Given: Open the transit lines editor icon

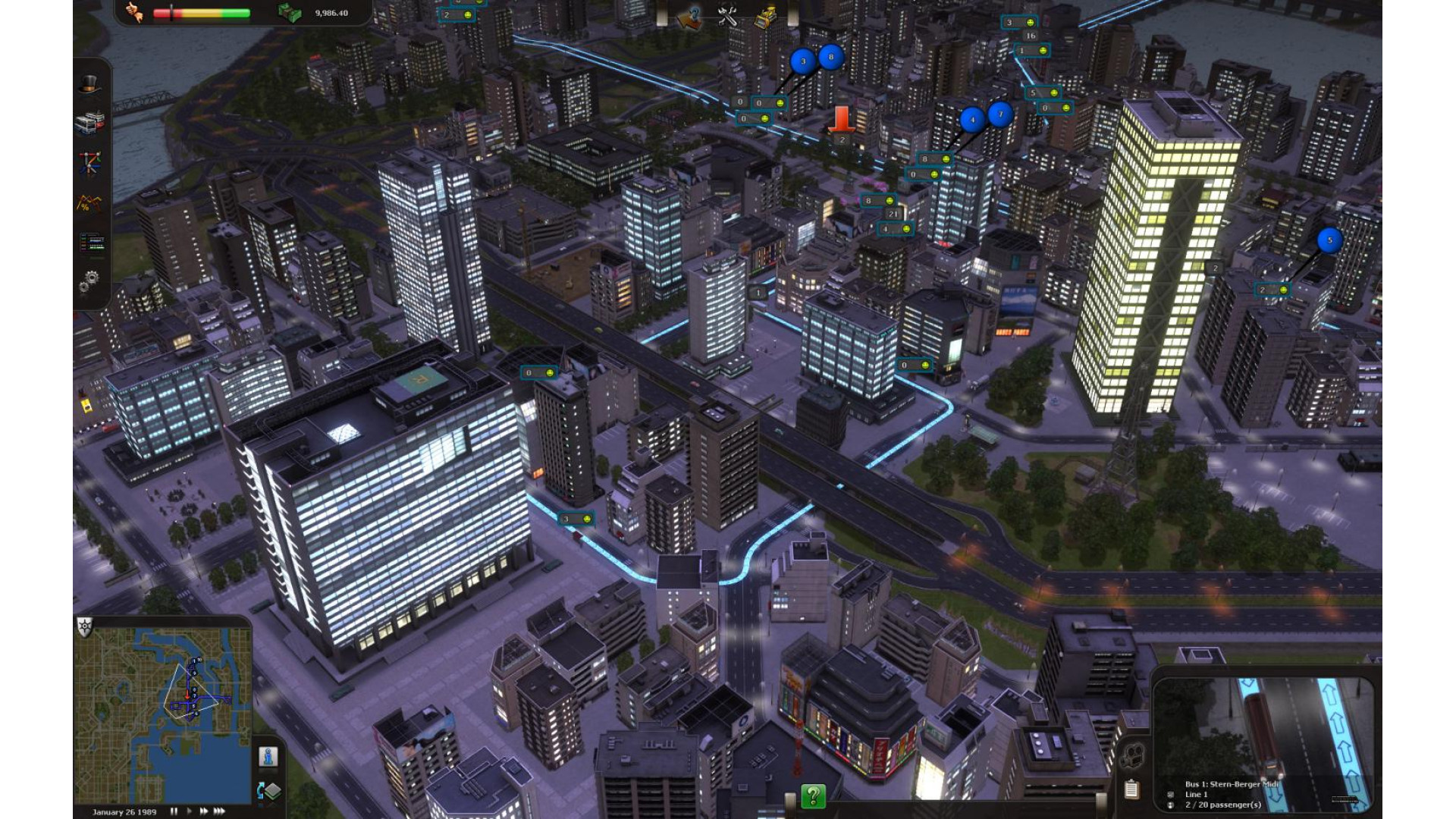Looking at the screenshot, I should [x=89, y=162].
